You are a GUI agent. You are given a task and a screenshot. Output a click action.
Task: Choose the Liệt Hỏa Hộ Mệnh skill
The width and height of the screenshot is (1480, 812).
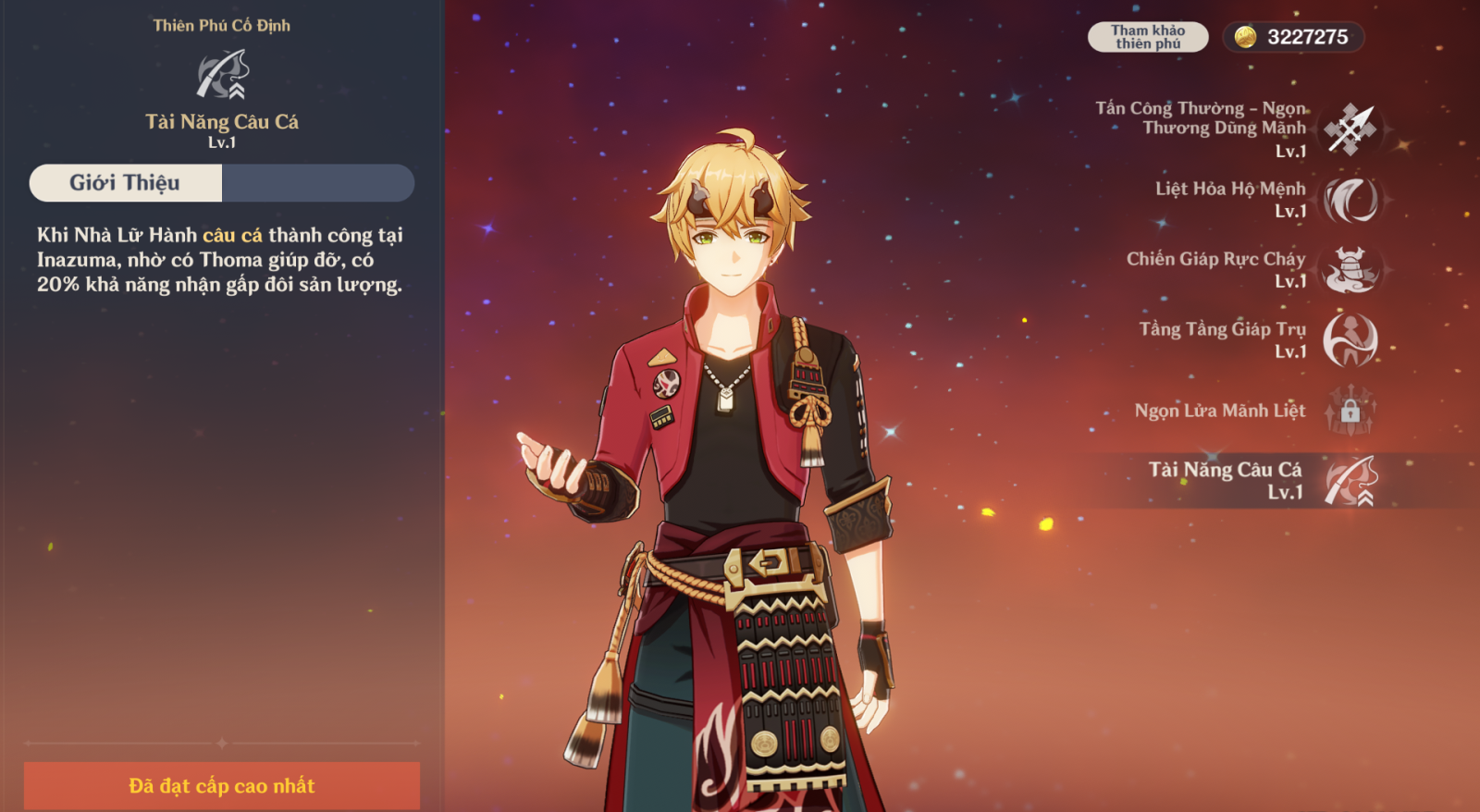pyautogui.click(x=1350, y=200)
